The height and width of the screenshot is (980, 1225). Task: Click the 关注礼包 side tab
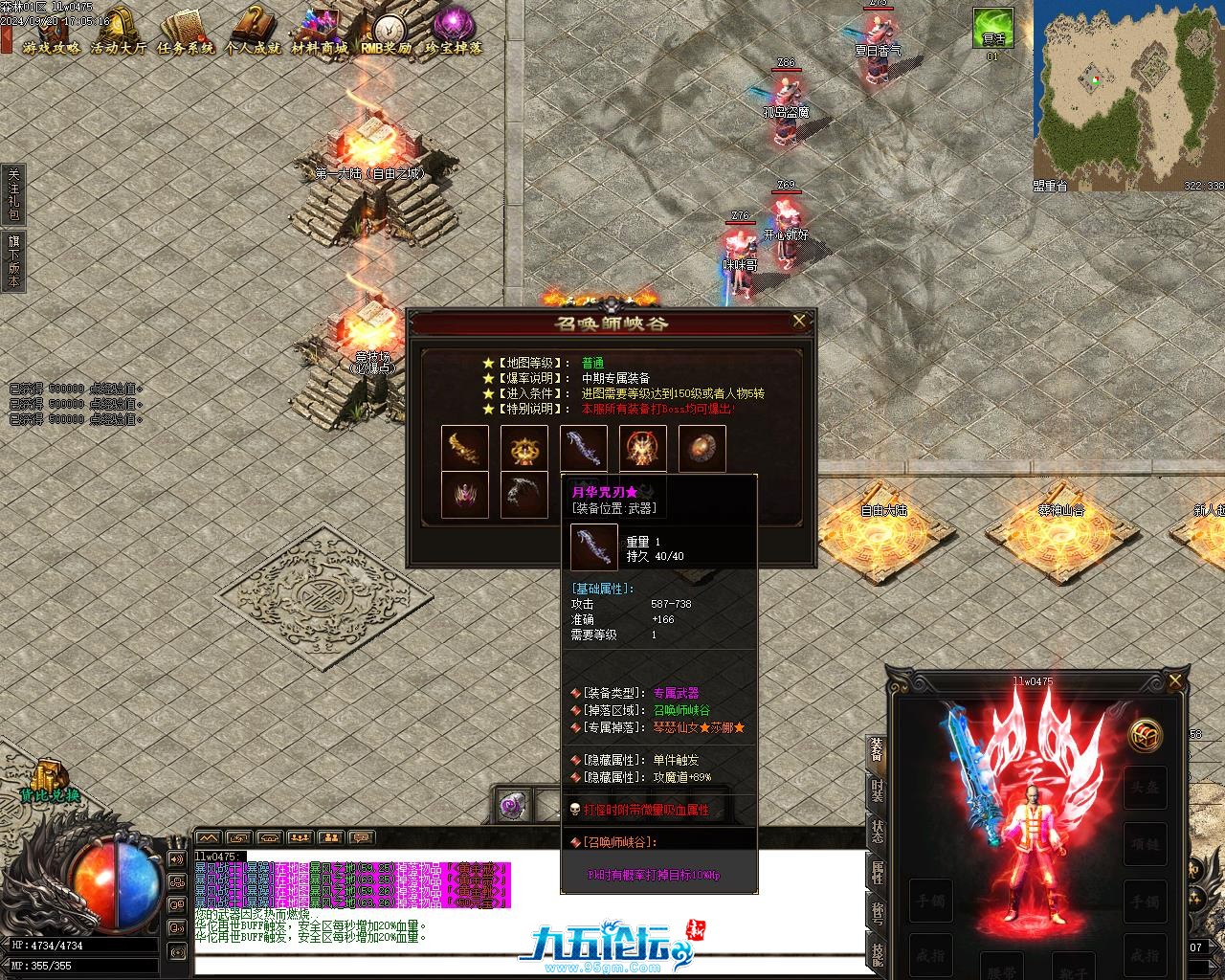[x=12, y=194]
